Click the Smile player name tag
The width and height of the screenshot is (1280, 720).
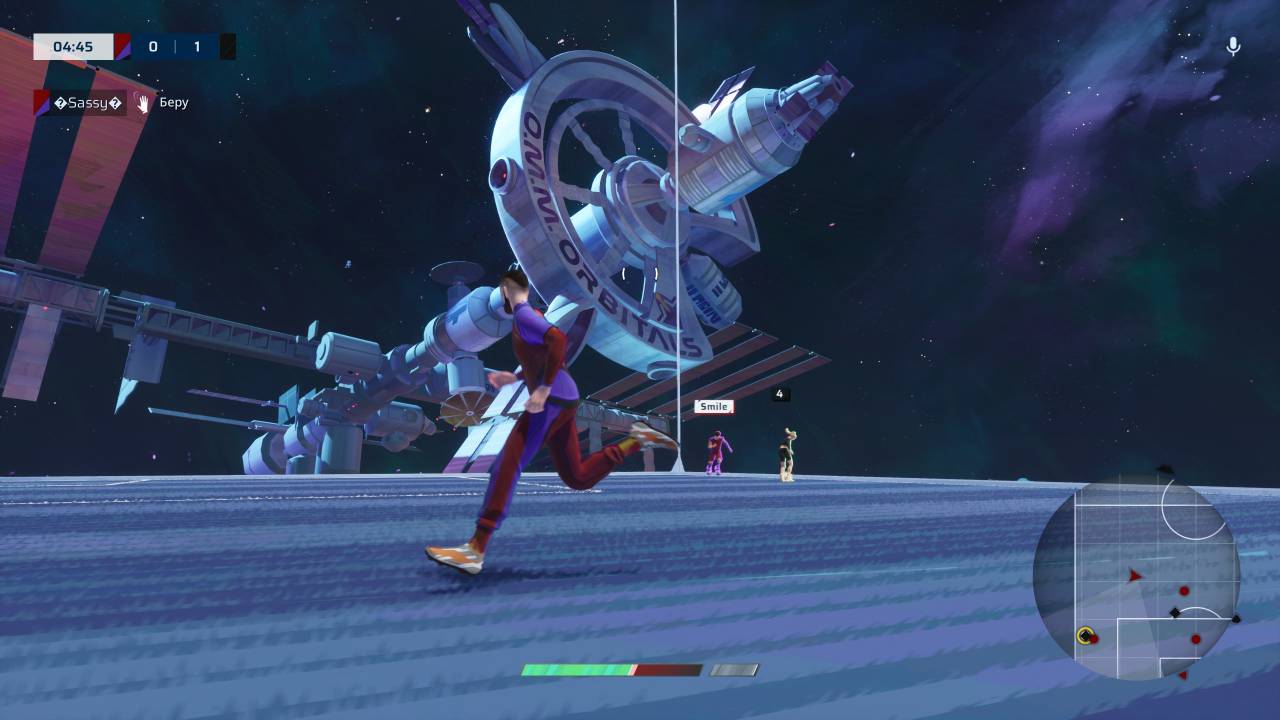713,406
